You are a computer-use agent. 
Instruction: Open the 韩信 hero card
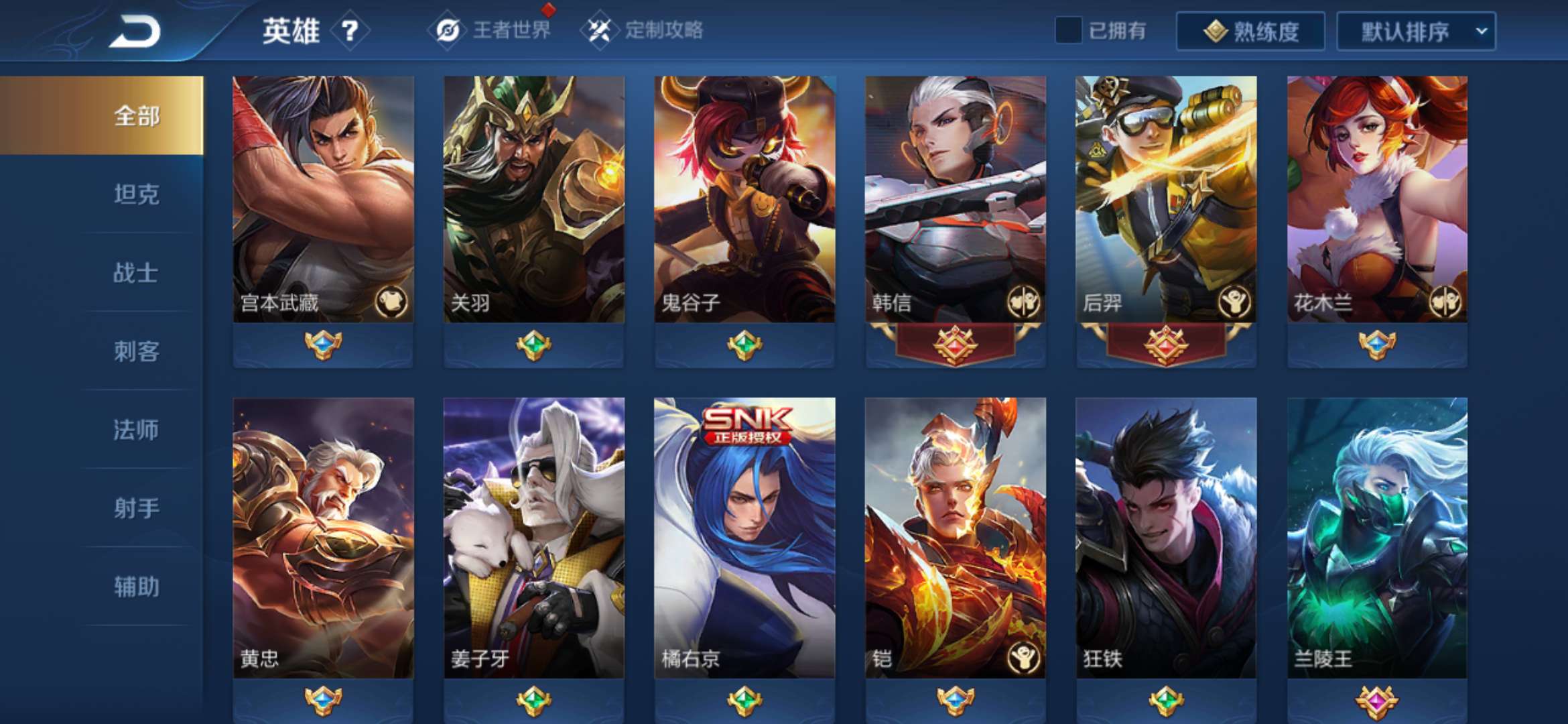[x=955, y=201]
